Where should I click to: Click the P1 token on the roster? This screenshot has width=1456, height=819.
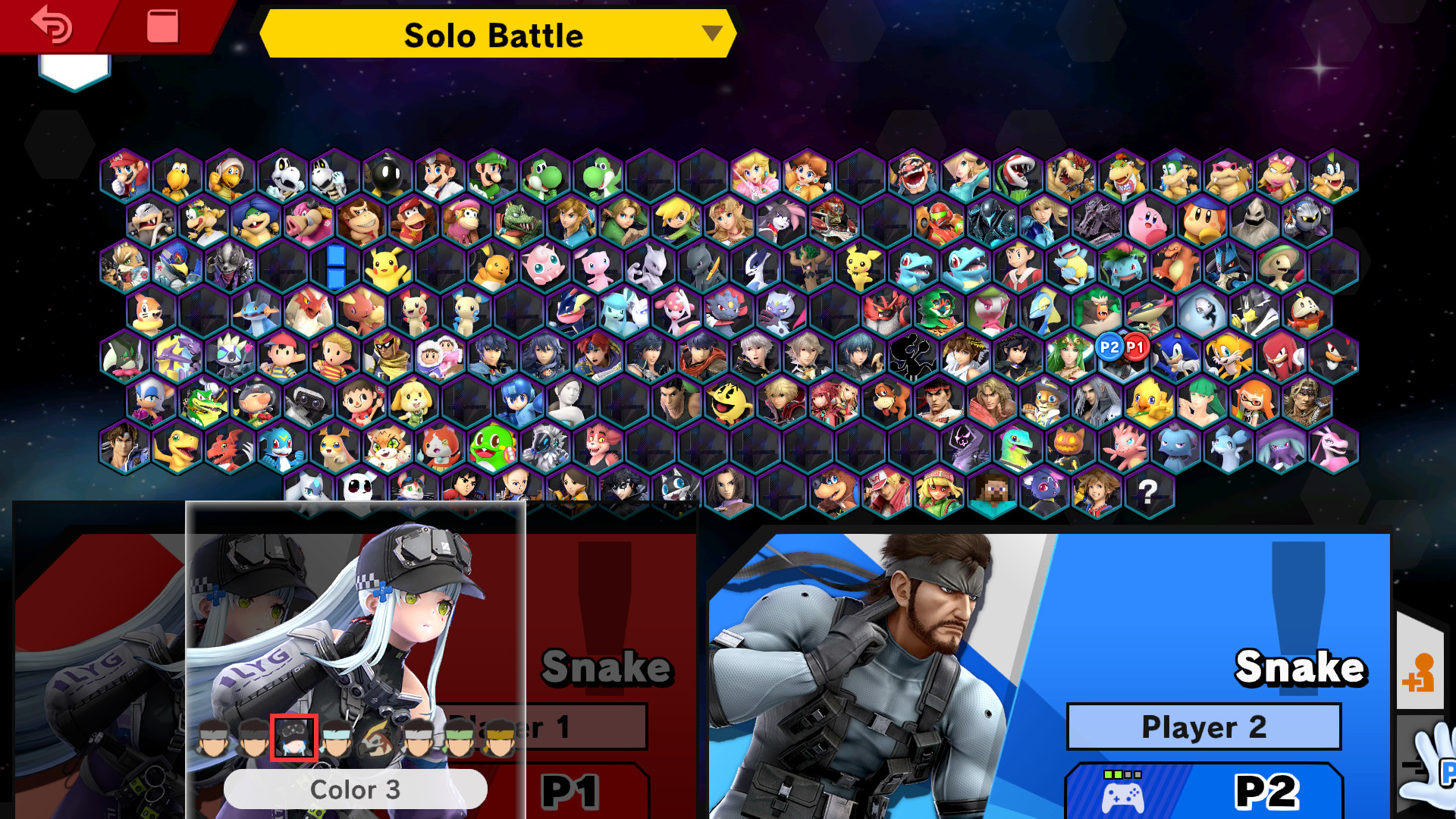[1135, 347]
